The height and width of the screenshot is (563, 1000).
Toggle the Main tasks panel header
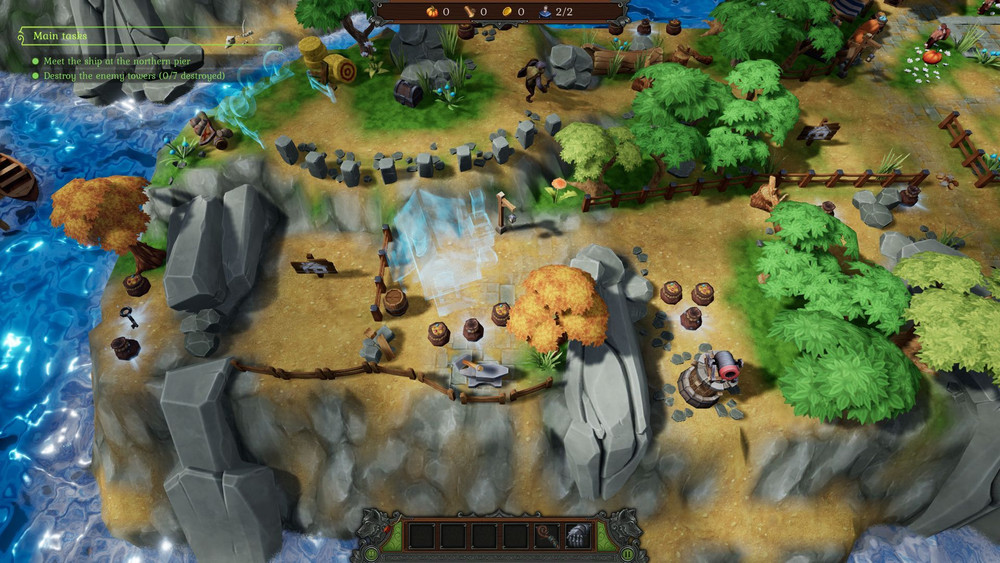tap(60, 36)
